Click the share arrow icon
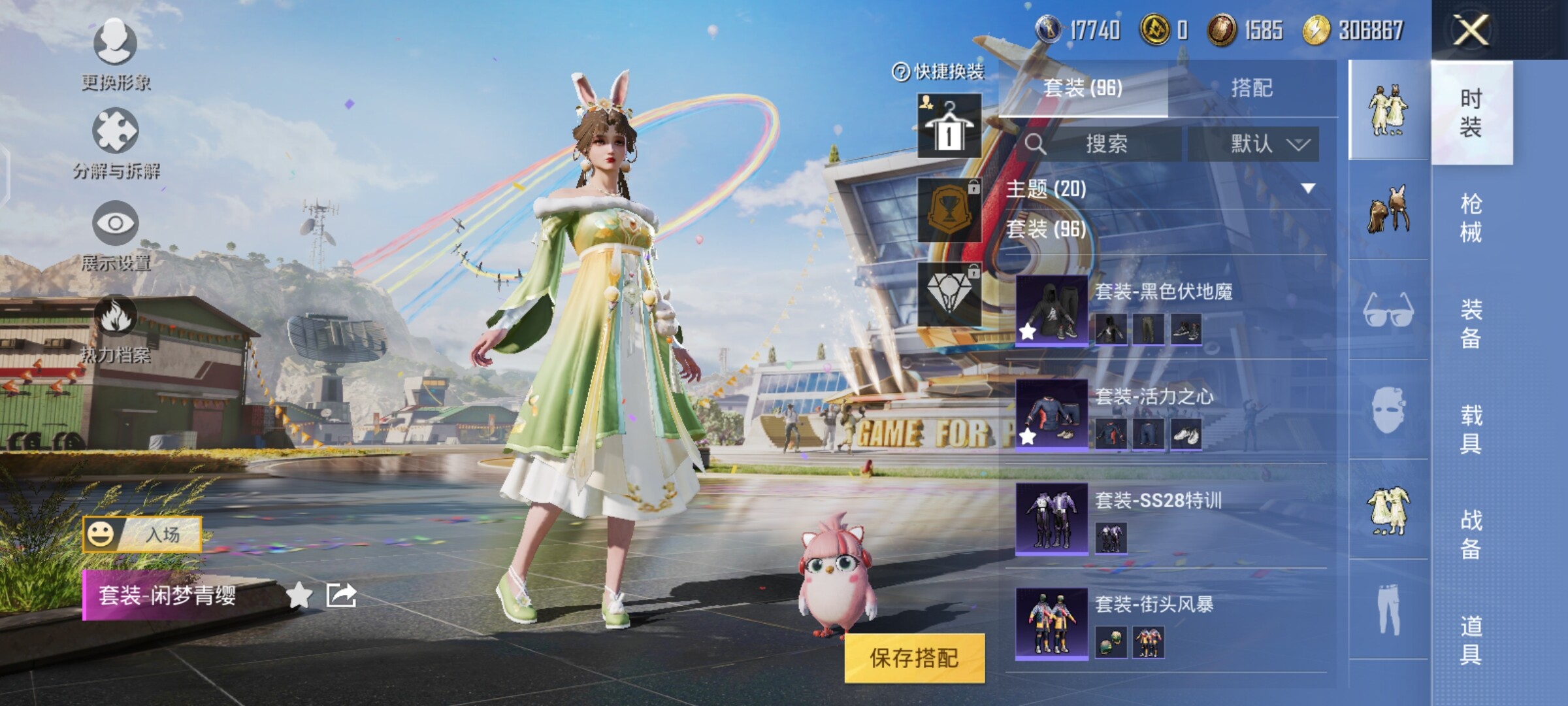The width and height of the screenshot is (1568, 706). [x=341, y=595]
